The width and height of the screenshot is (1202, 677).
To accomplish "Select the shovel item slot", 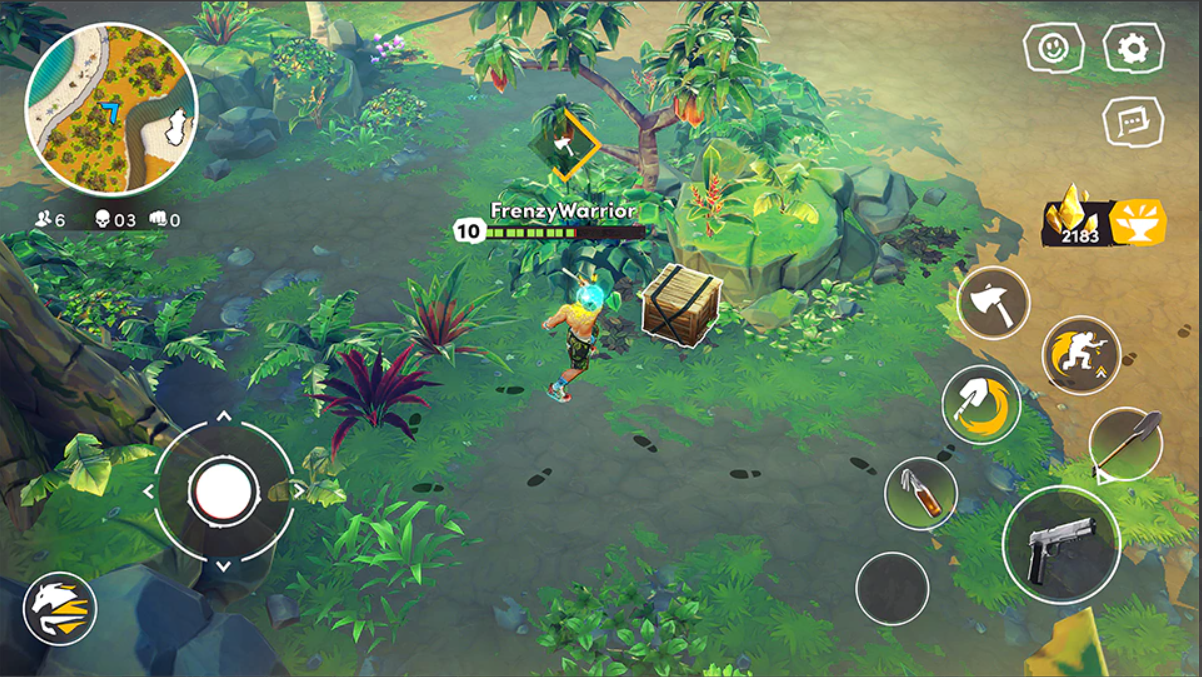I will (1125, 443).
